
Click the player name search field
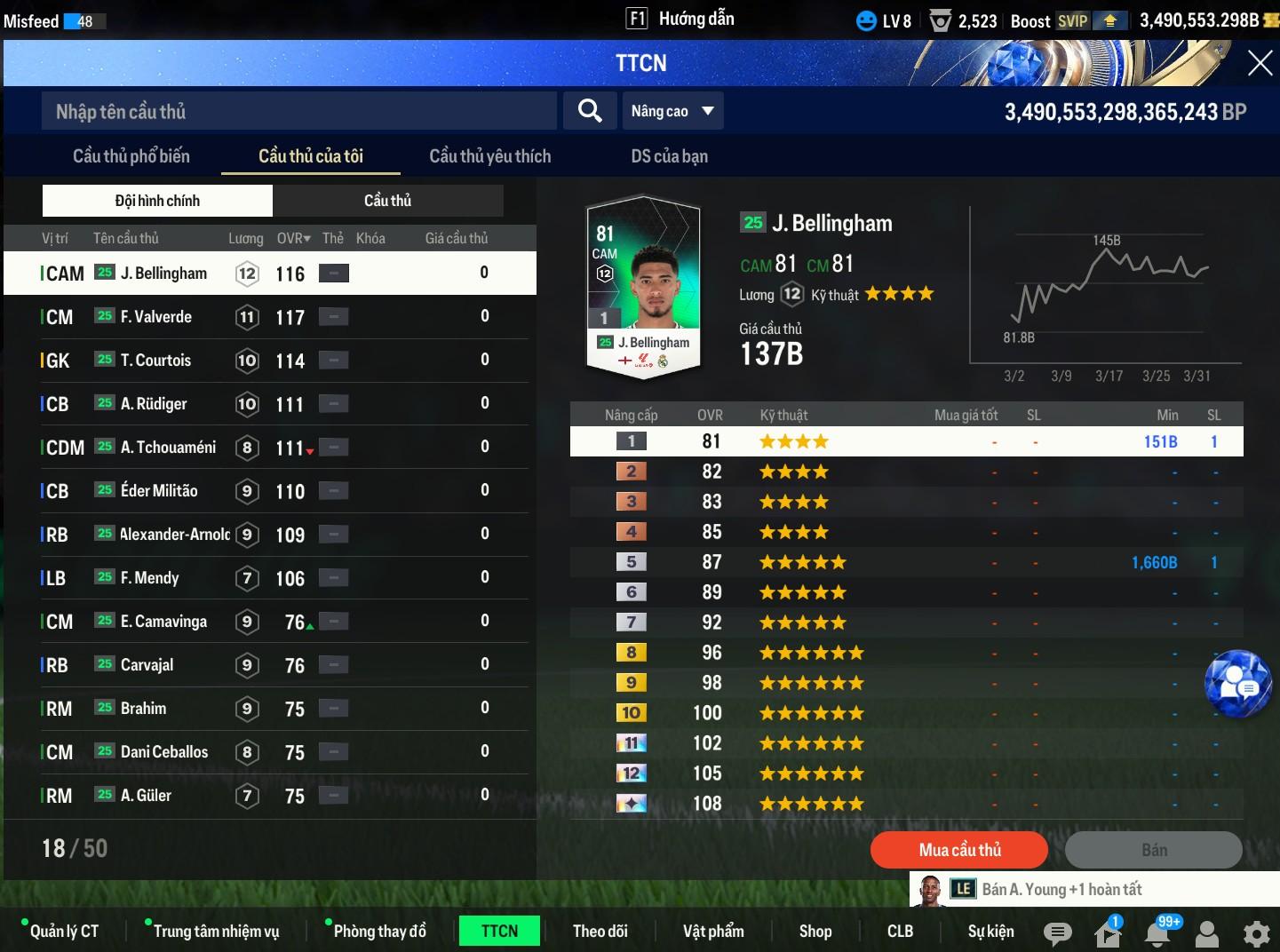point(298,112)
